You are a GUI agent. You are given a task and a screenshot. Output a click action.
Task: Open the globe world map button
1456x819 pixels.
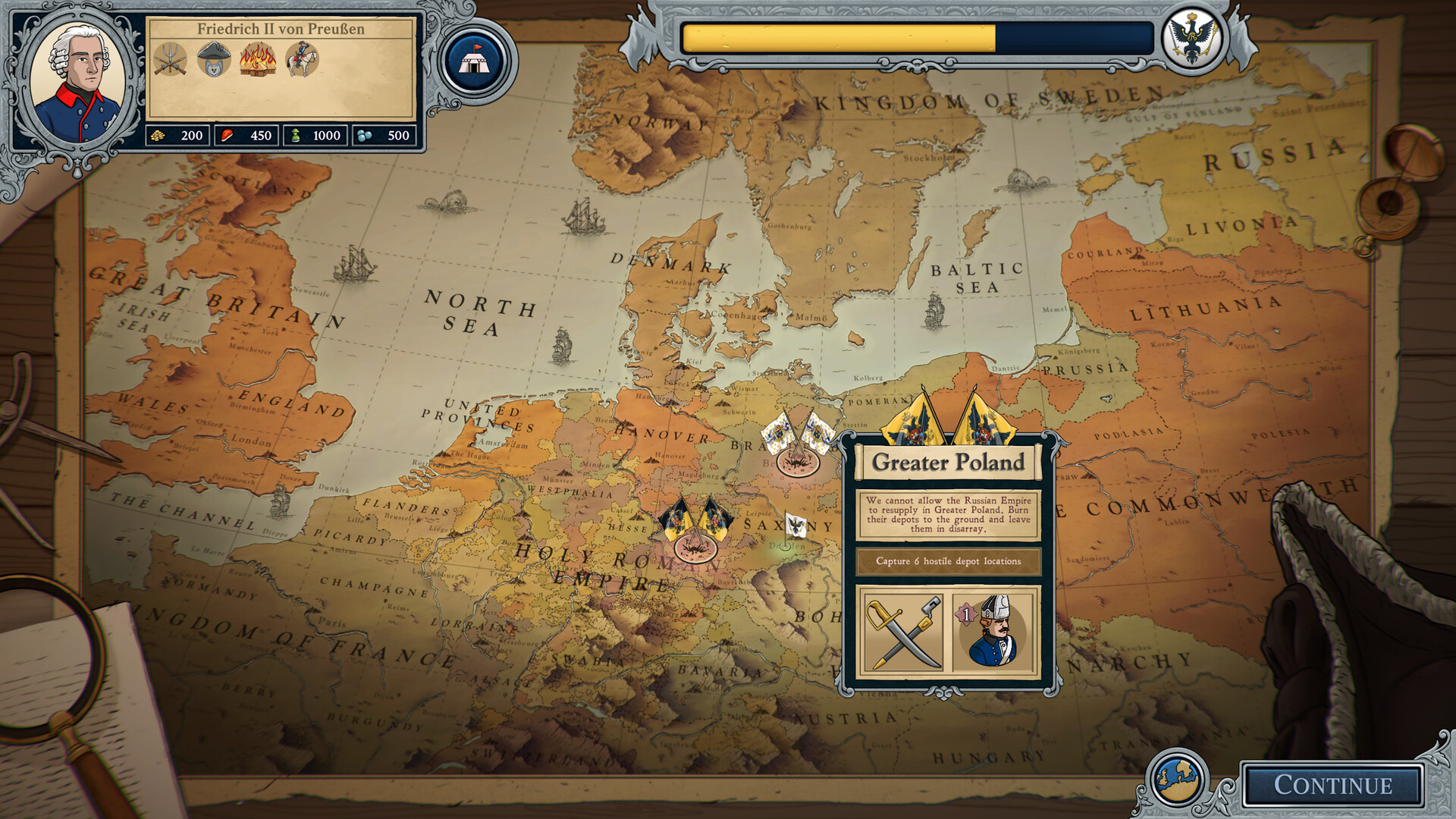click(x=1176, y=779)
